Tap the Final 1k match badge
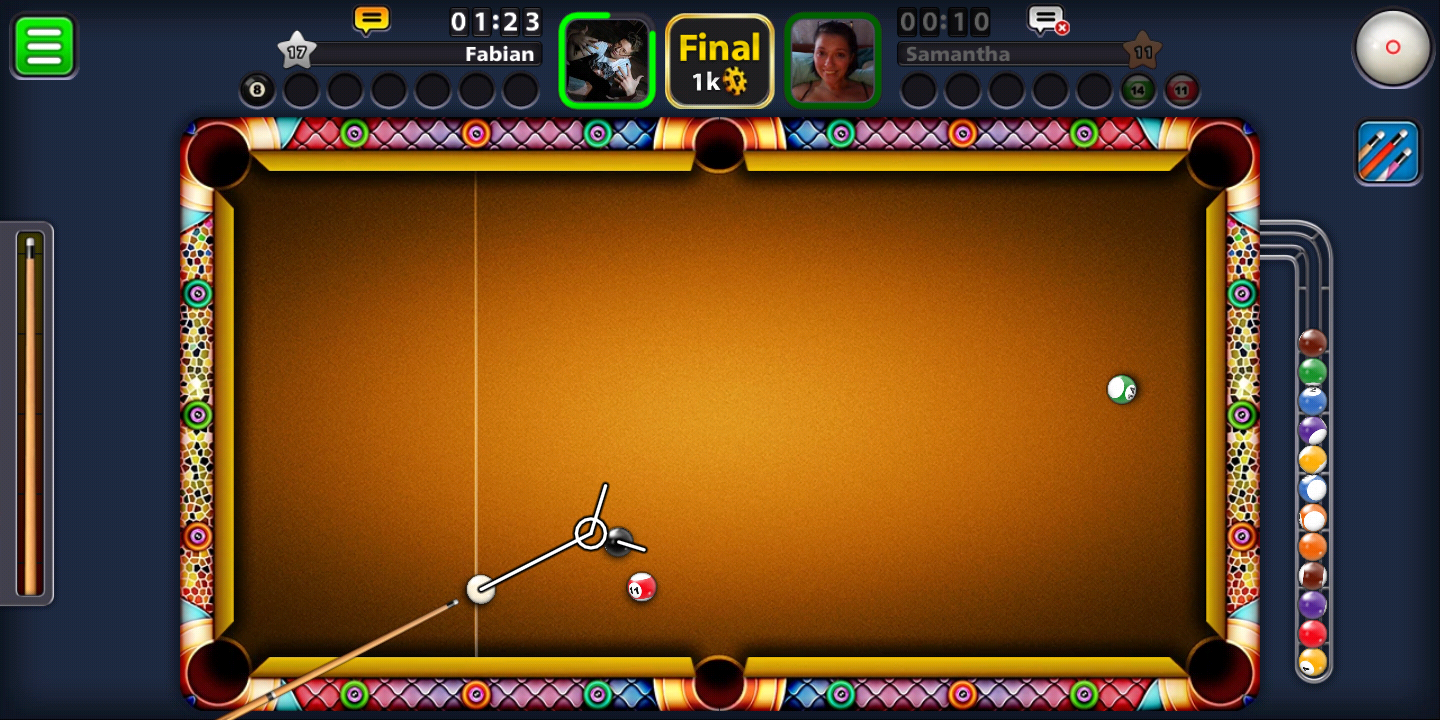This screenshot has width=1440, height=720. pyautogui.click(x=719, y=61)
